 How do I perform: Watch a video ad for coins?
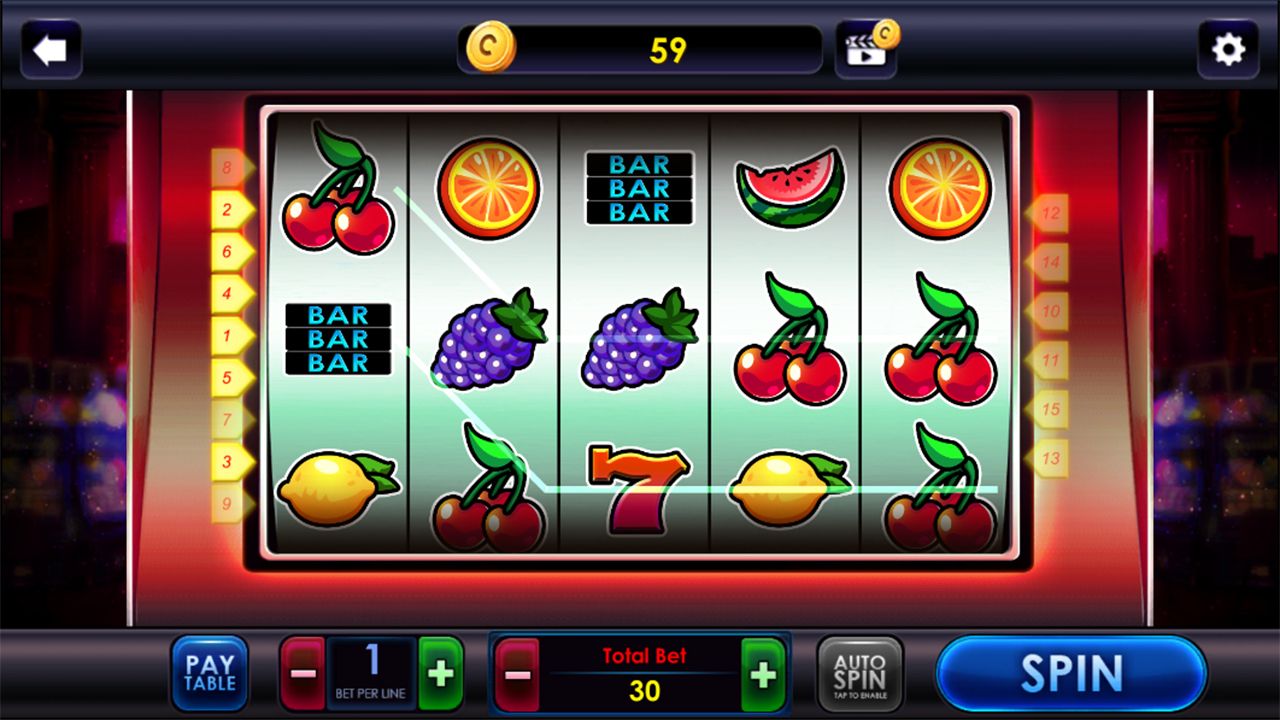866,48
